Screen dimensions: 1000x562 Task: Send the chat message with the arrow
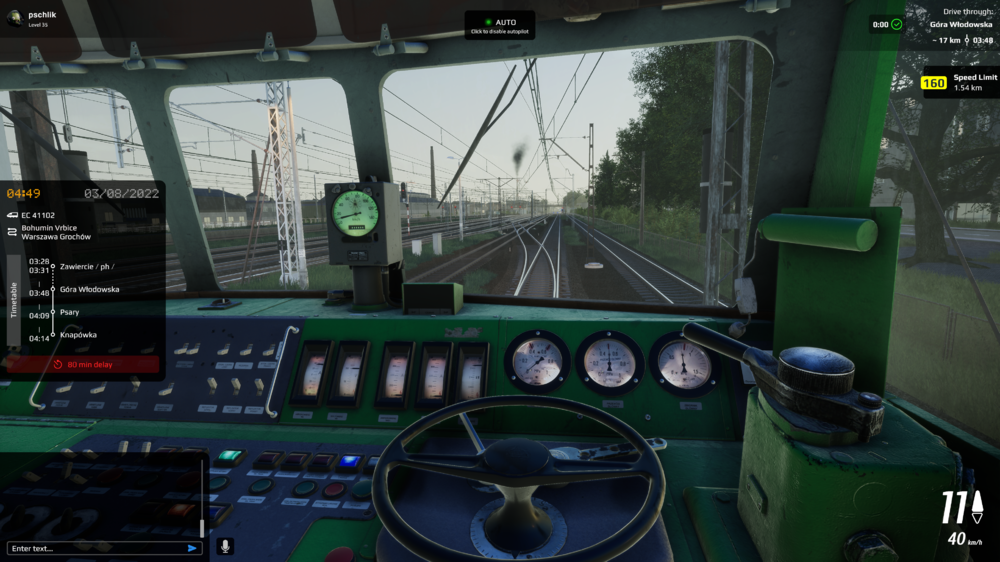click(x=192, y=548)
